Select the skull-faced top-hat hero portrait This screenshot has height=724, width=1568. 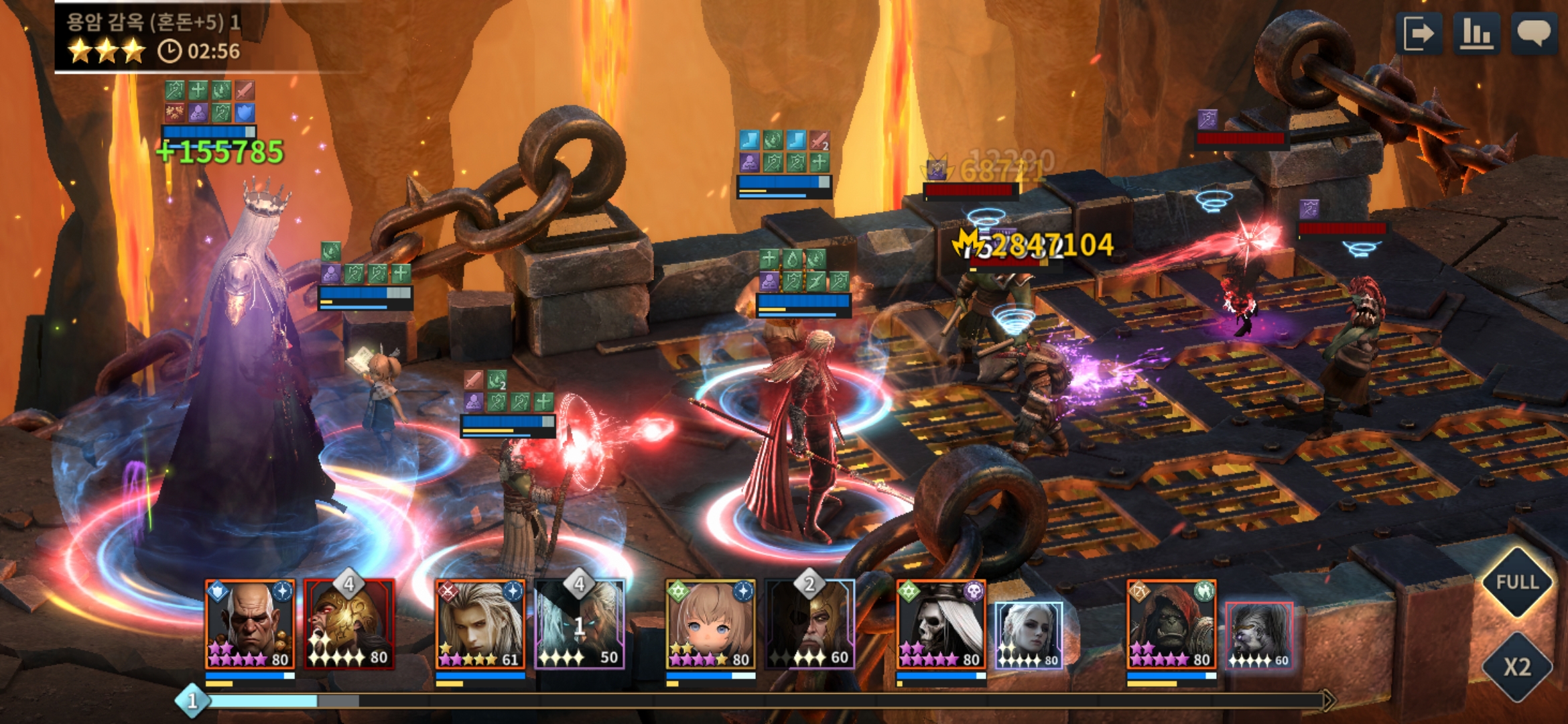point(941,624)
